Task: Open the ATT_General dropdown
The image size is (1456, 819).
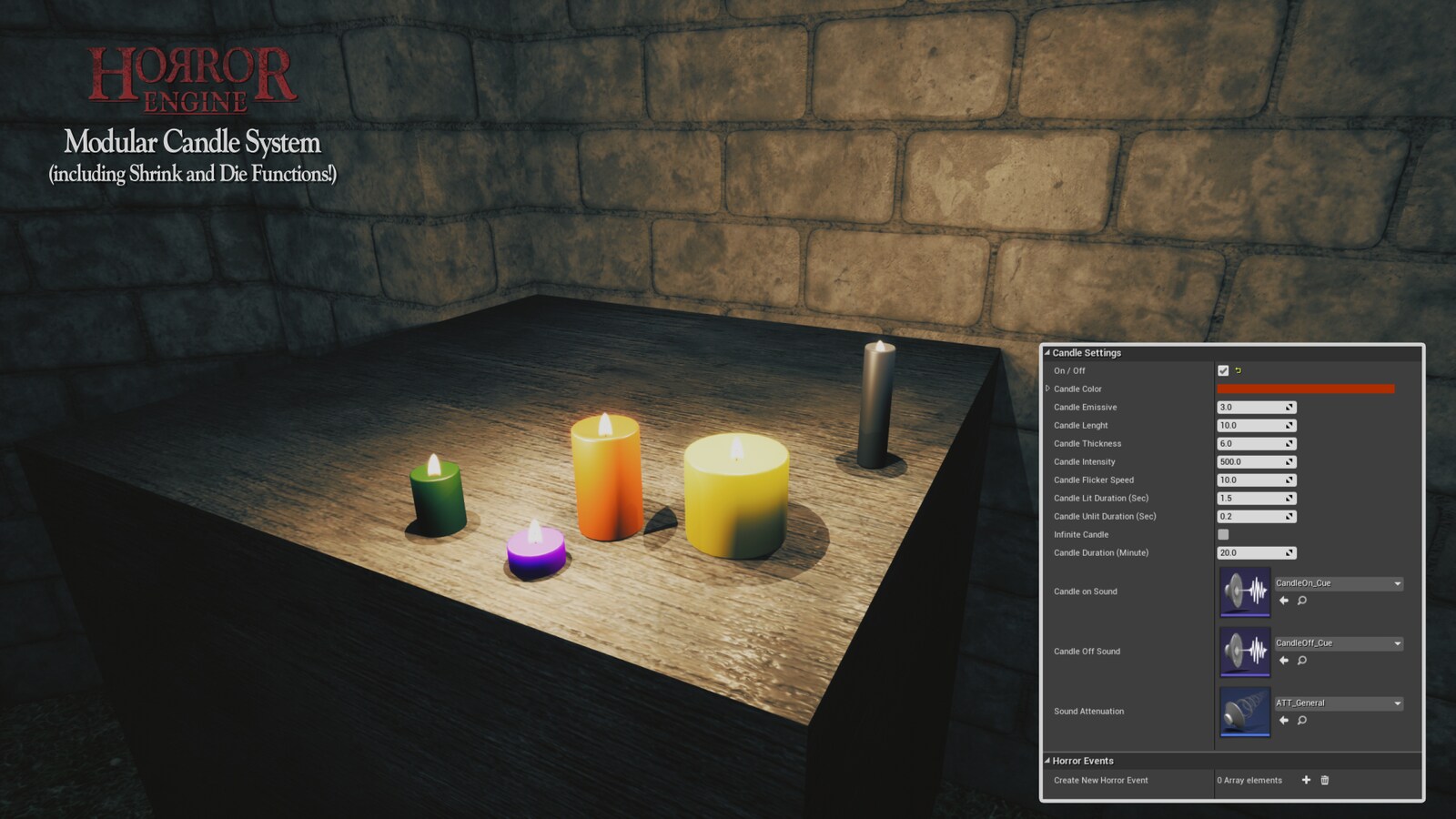Action: [1398, 703]
